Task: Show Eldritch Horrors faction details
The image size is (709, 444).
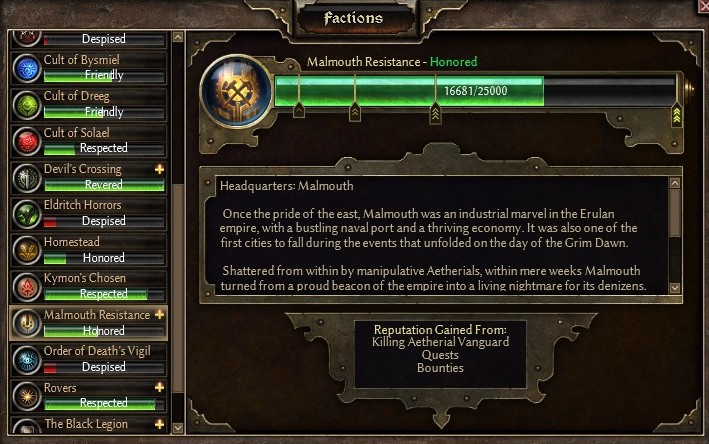Action: [88, 213]
